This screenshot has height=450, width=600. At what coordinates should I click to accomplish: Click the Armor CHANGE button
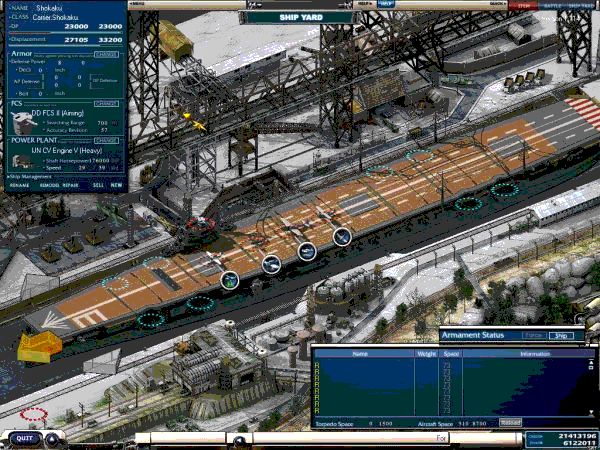[106, 52]
